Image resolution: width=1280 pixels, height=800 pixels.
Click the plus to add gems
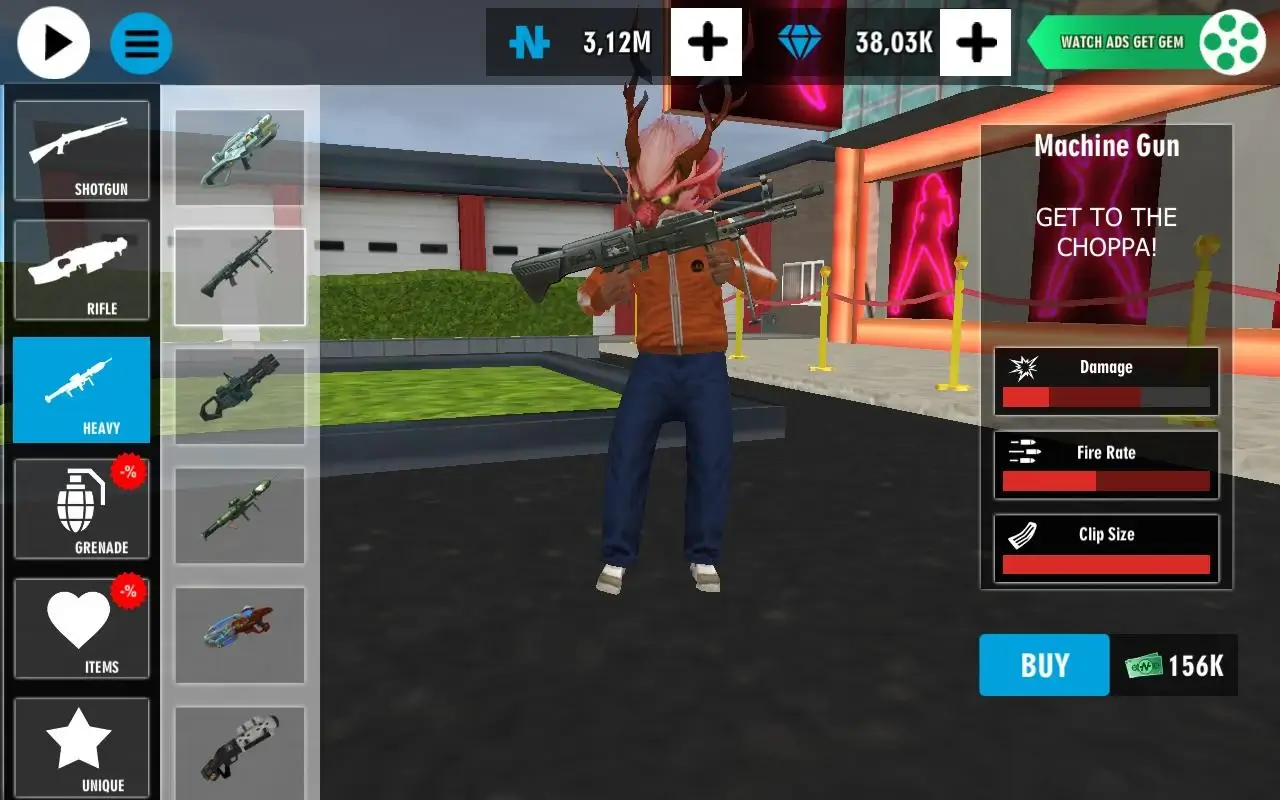click(976, 42)
